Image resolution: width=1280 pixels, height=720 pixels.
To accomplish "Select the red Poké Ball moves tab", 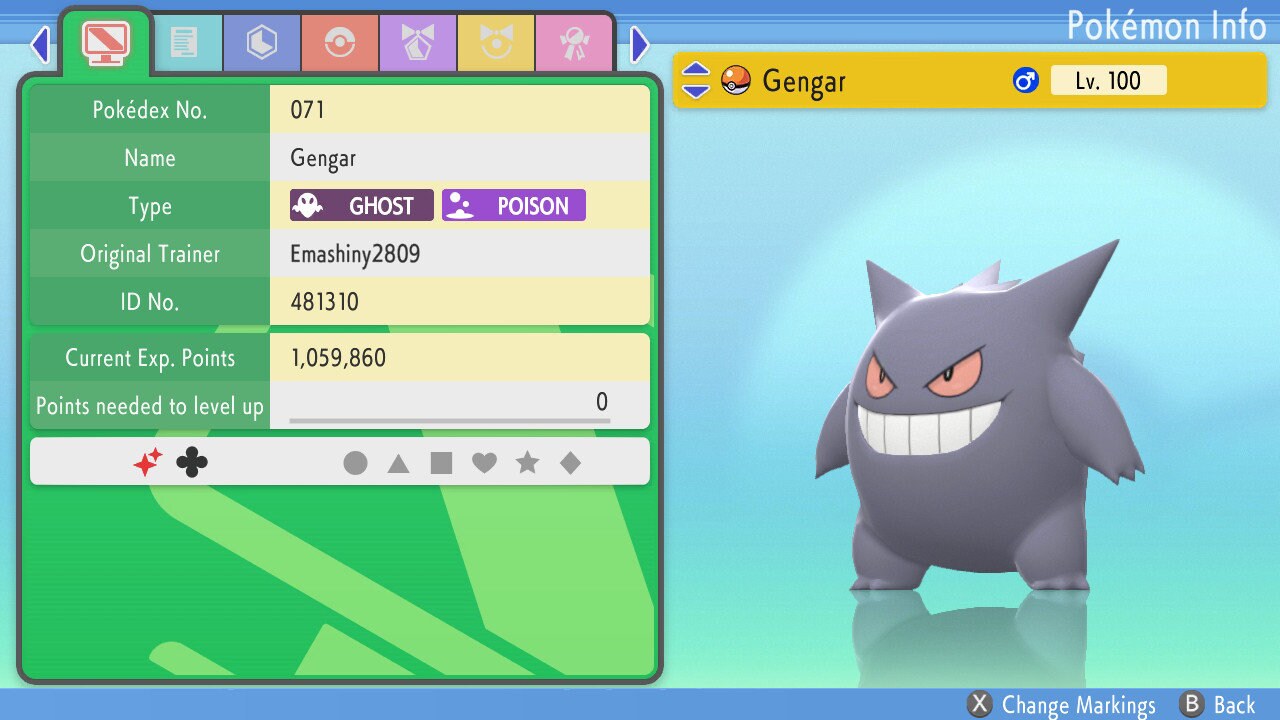I will coord(339,43).
